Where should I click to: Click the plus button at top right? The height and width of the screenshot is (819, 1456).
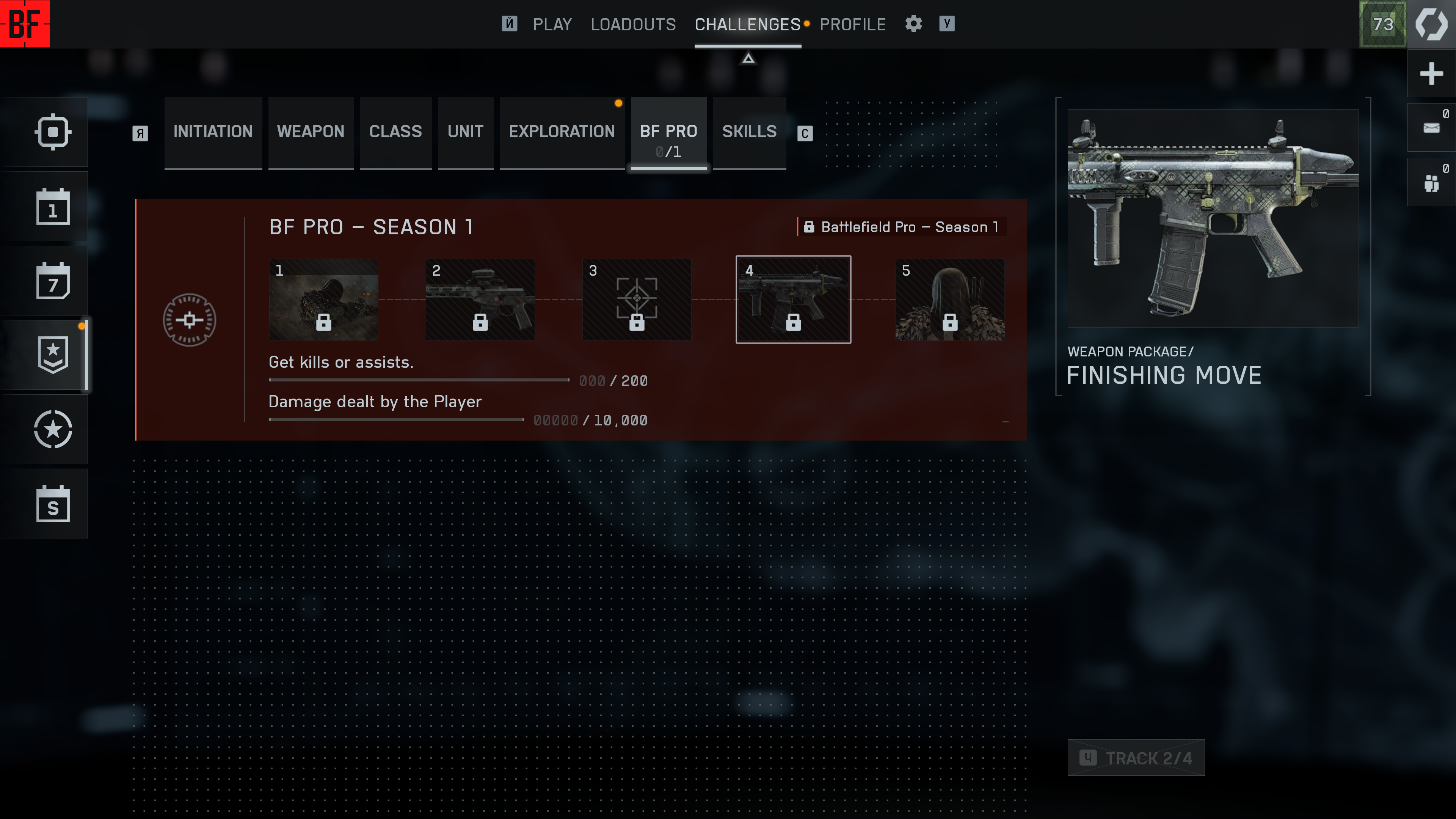(1431, 74)
